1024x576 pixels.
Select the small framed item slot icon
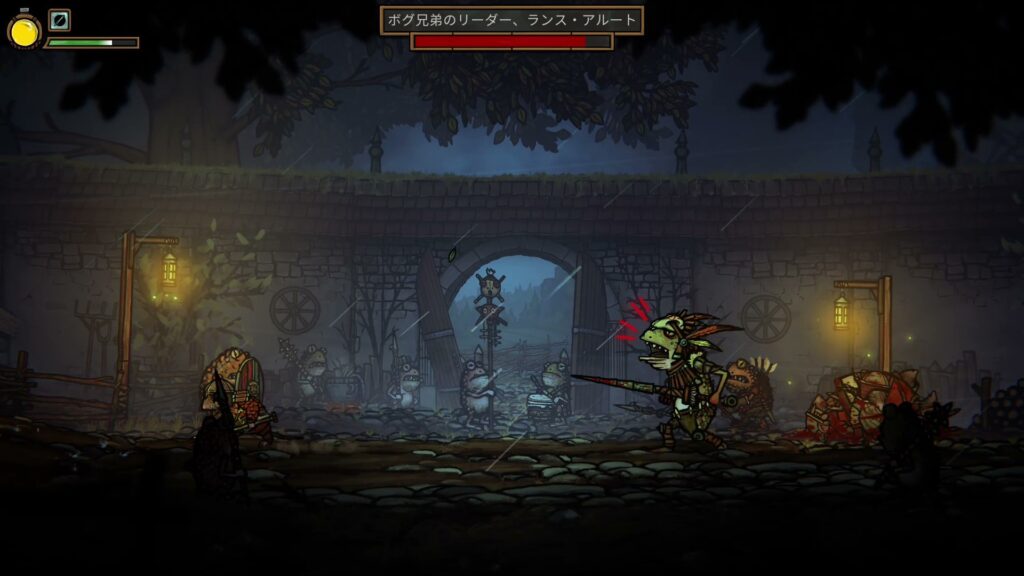coord(59,20)
